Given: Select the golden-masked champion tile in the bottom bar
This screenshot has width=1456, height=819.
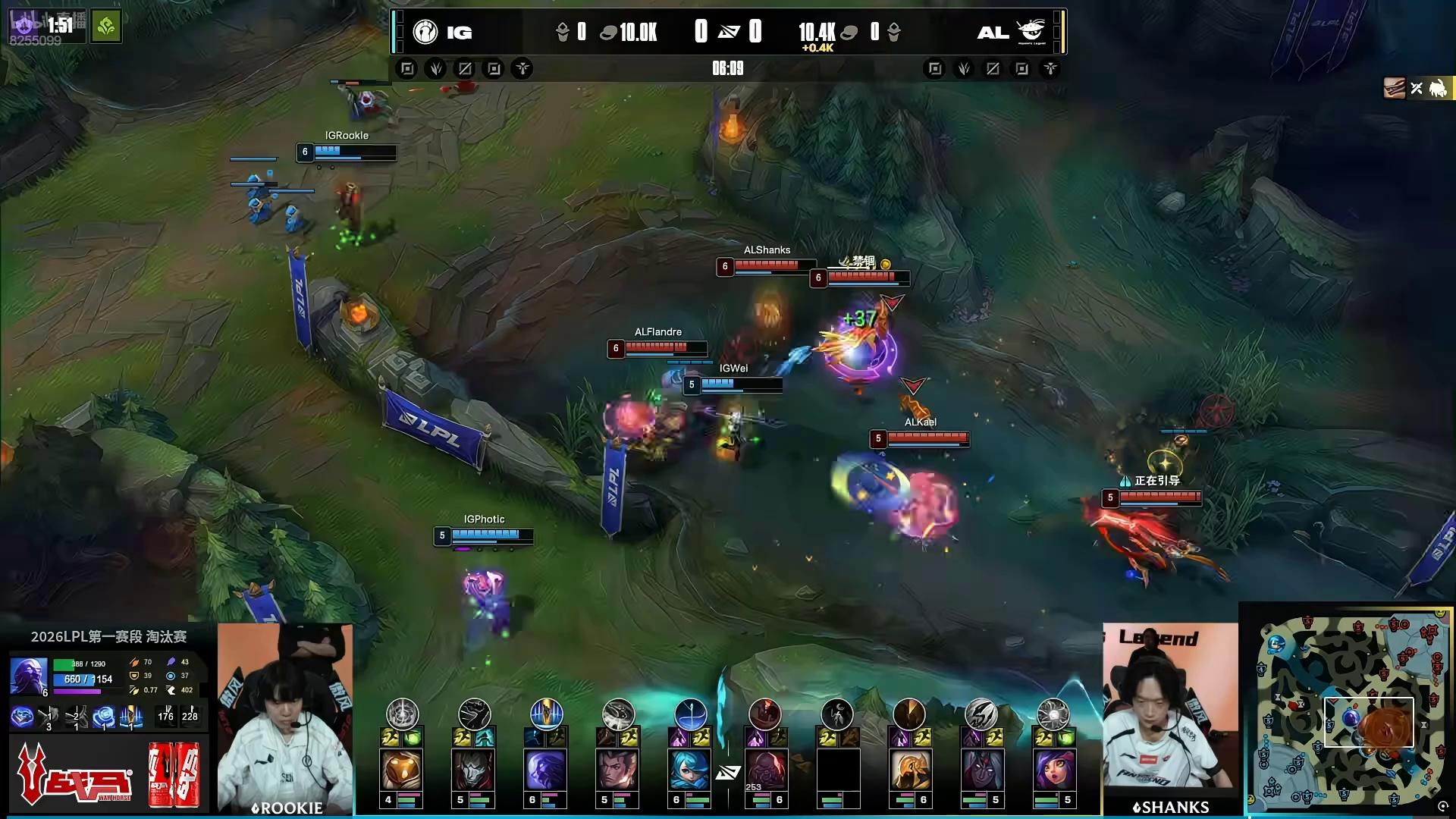Looking at the screenshot, I should (x=402, y=770).
